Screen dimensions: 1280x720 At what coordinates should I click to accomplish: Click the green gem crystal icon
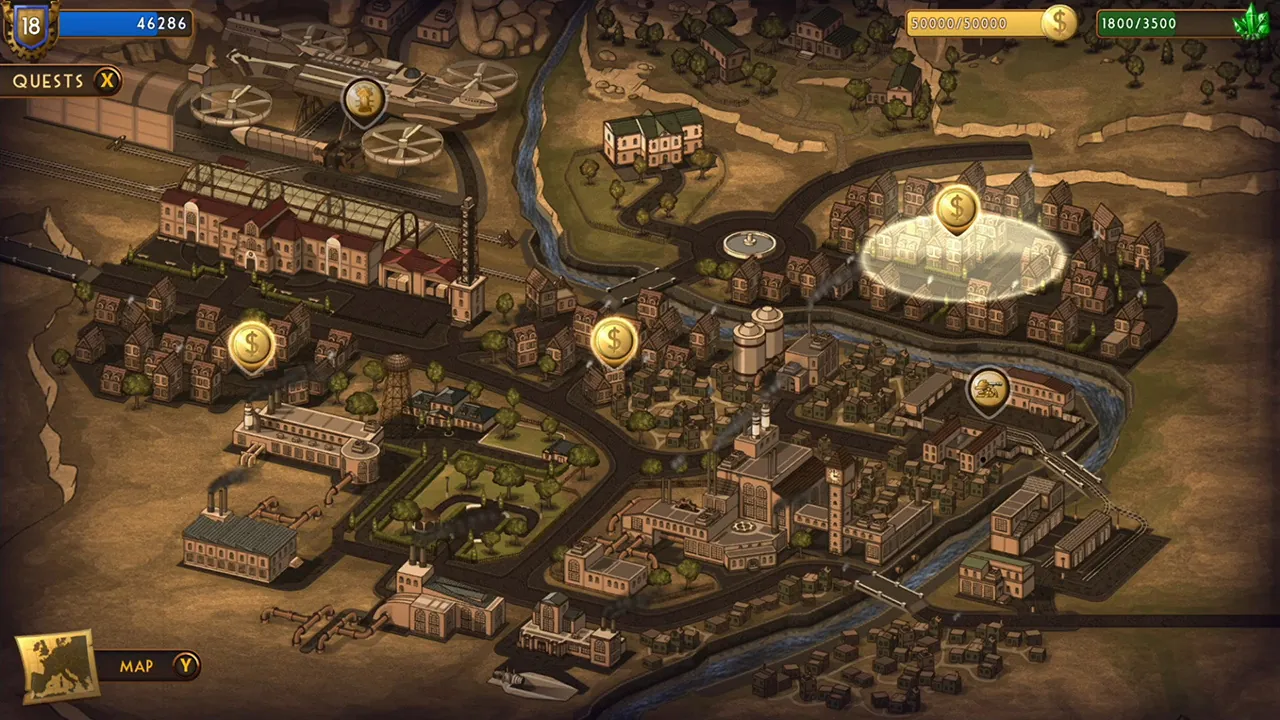tap(1253, 19)
